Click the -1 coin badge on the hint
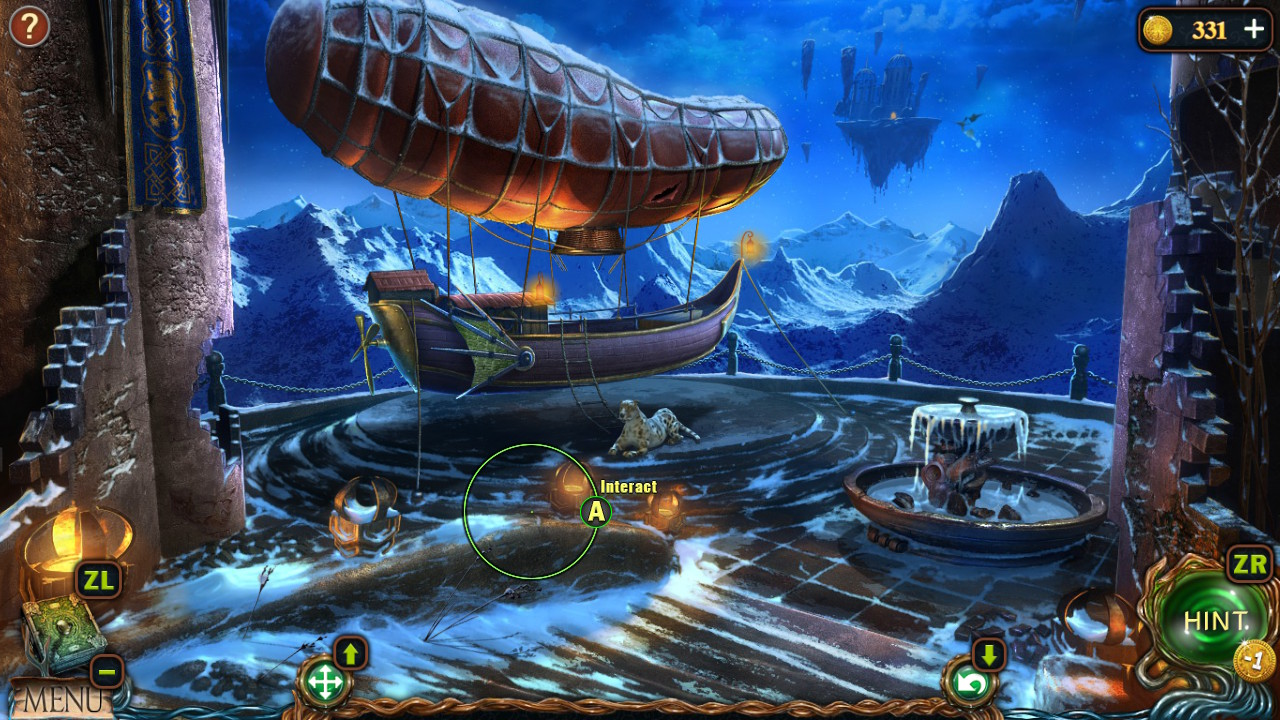Image resolution: width=1280 pixels, height=720 pixels. [1253, 658]
